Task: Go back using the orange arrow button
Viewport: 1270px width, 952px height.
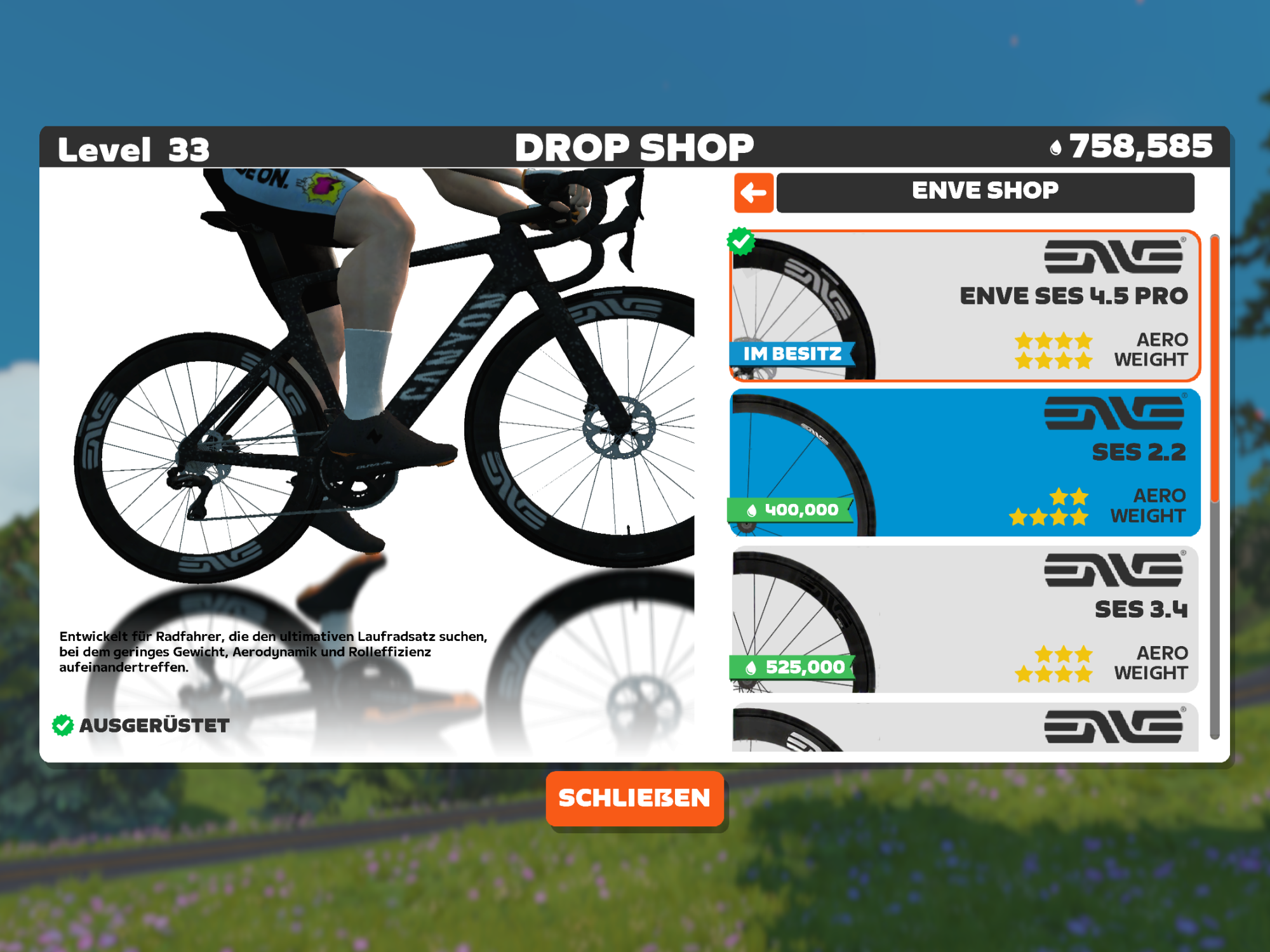Action: [x=754, y=192]
